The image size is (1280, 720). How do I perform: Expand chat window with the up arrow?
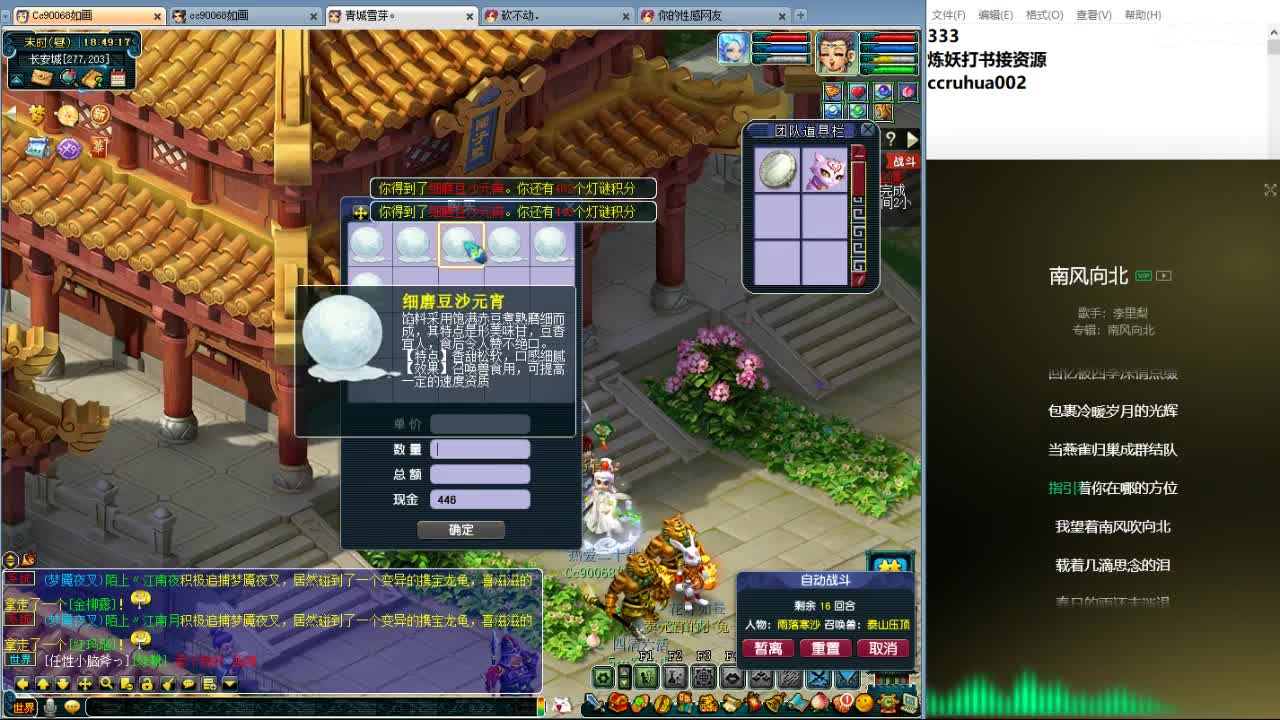(43, 683)
